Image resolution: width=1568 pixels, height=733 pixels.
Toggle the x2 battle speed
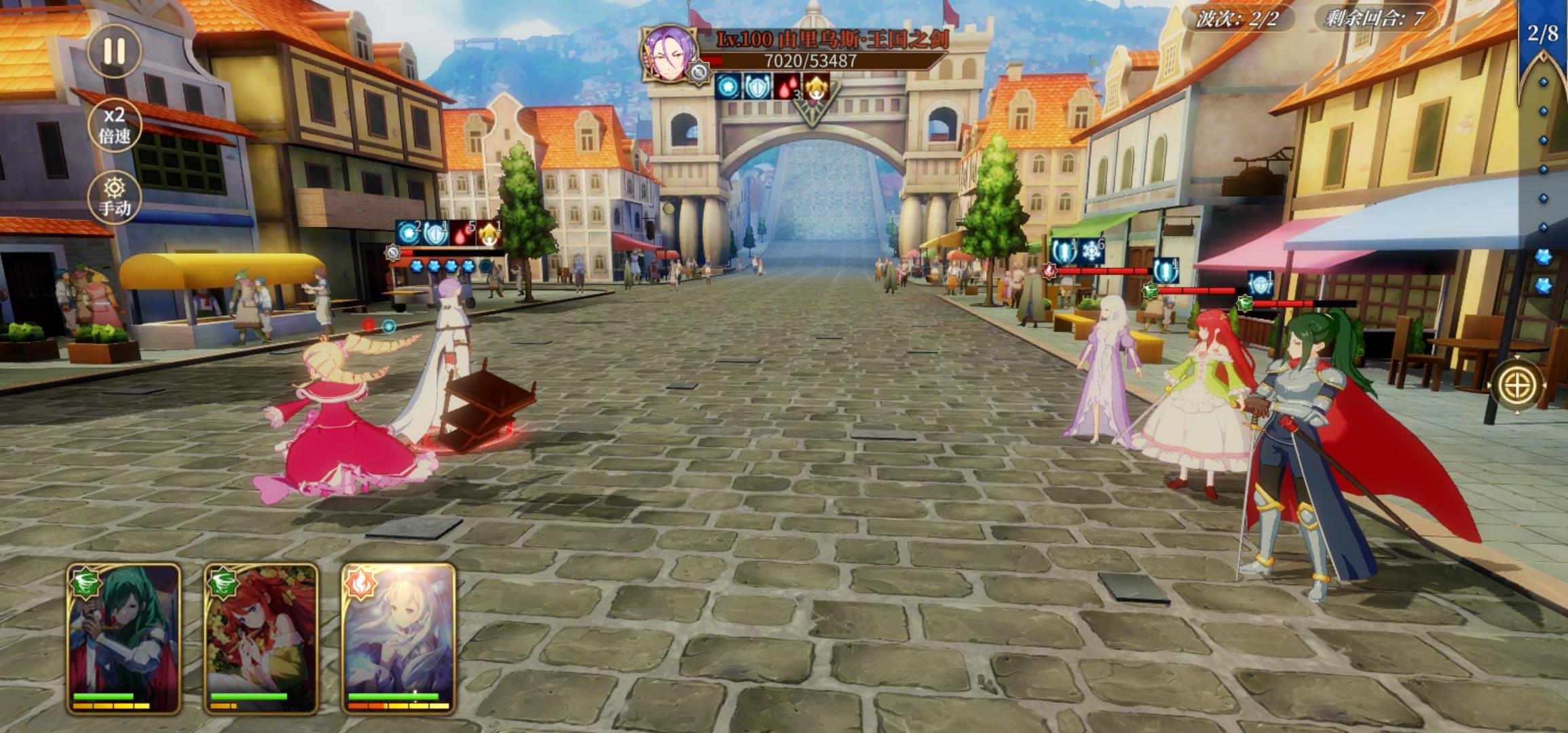(x=117, y=125)
